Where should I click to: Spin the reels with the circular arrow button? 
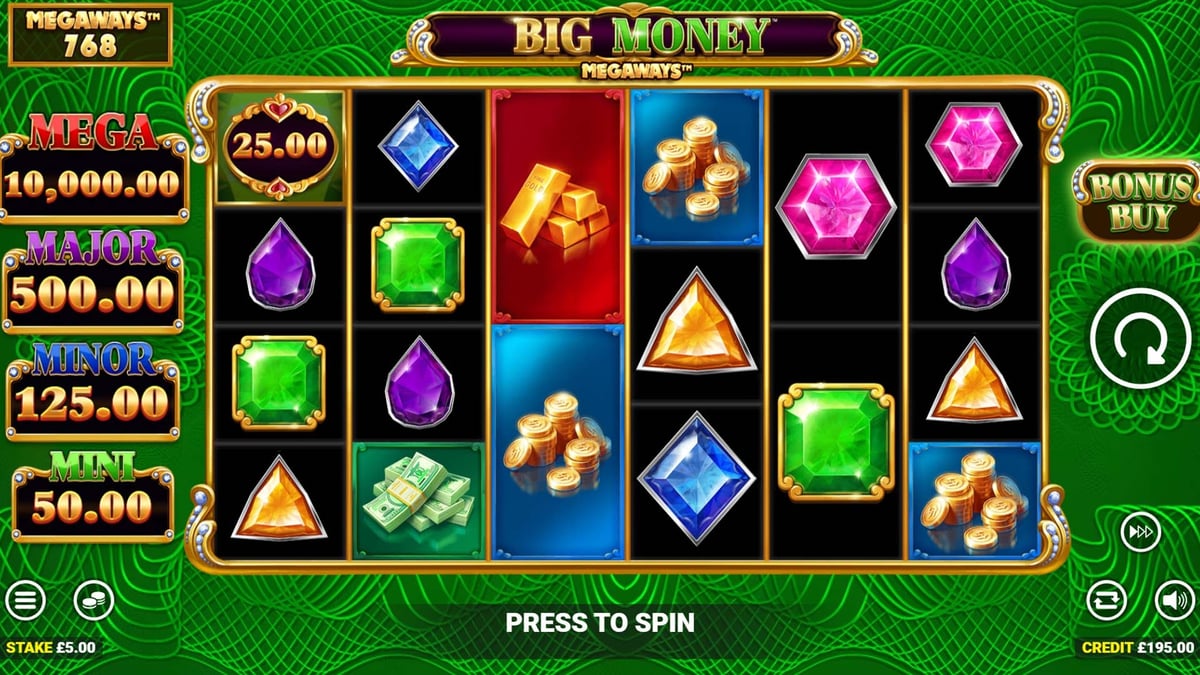click(x=1141, y=339)
